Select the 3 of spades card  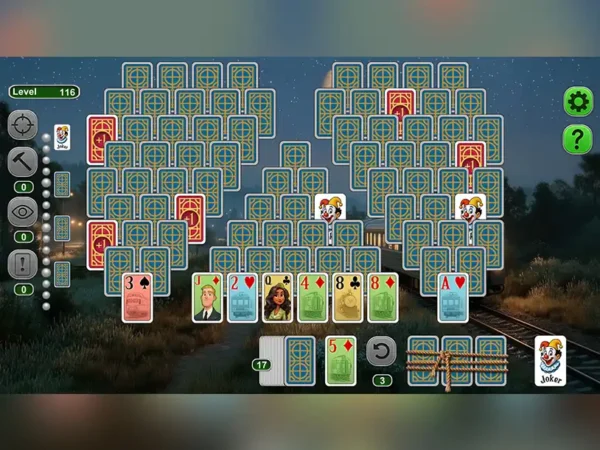(137, 297)
